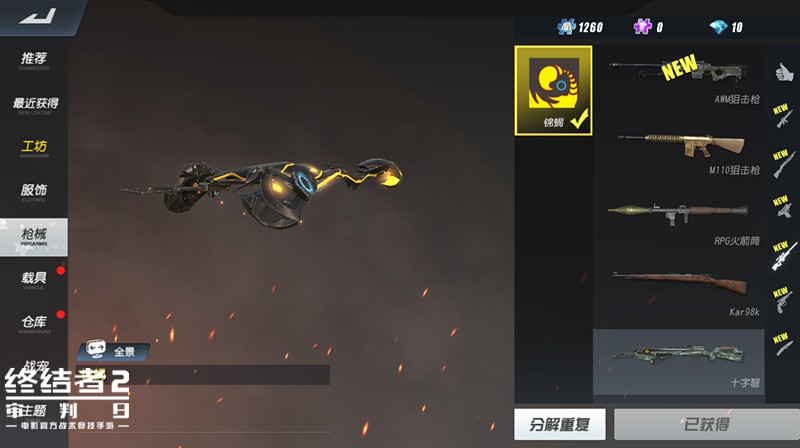This screenshot has height=448, width=800.
Task: Select the 服饰 (Clothing) tab
Action: 35,191
